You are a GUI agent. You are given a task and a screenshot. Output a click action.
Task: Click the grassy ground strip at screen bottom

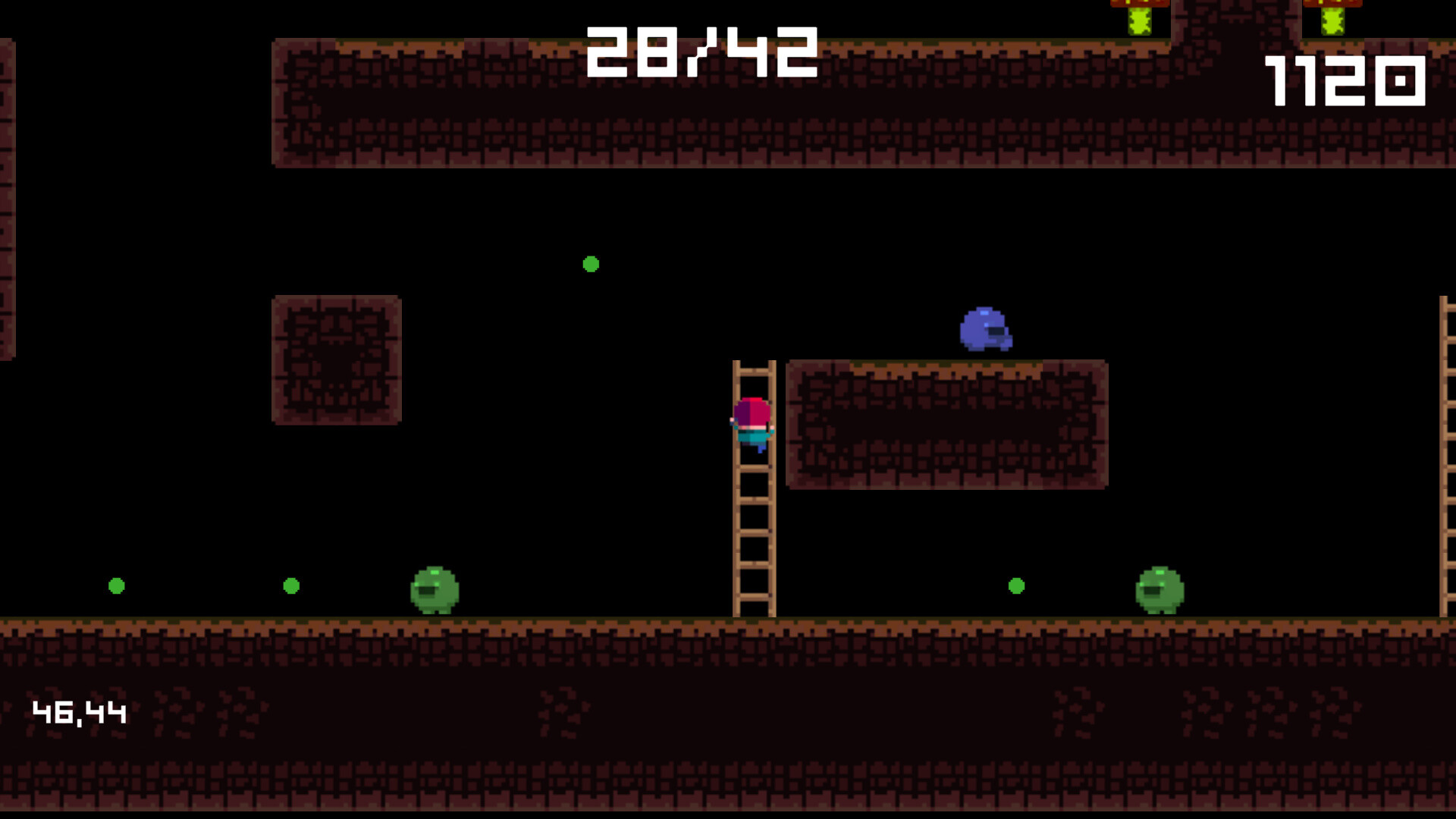click(x=531, y=625)
